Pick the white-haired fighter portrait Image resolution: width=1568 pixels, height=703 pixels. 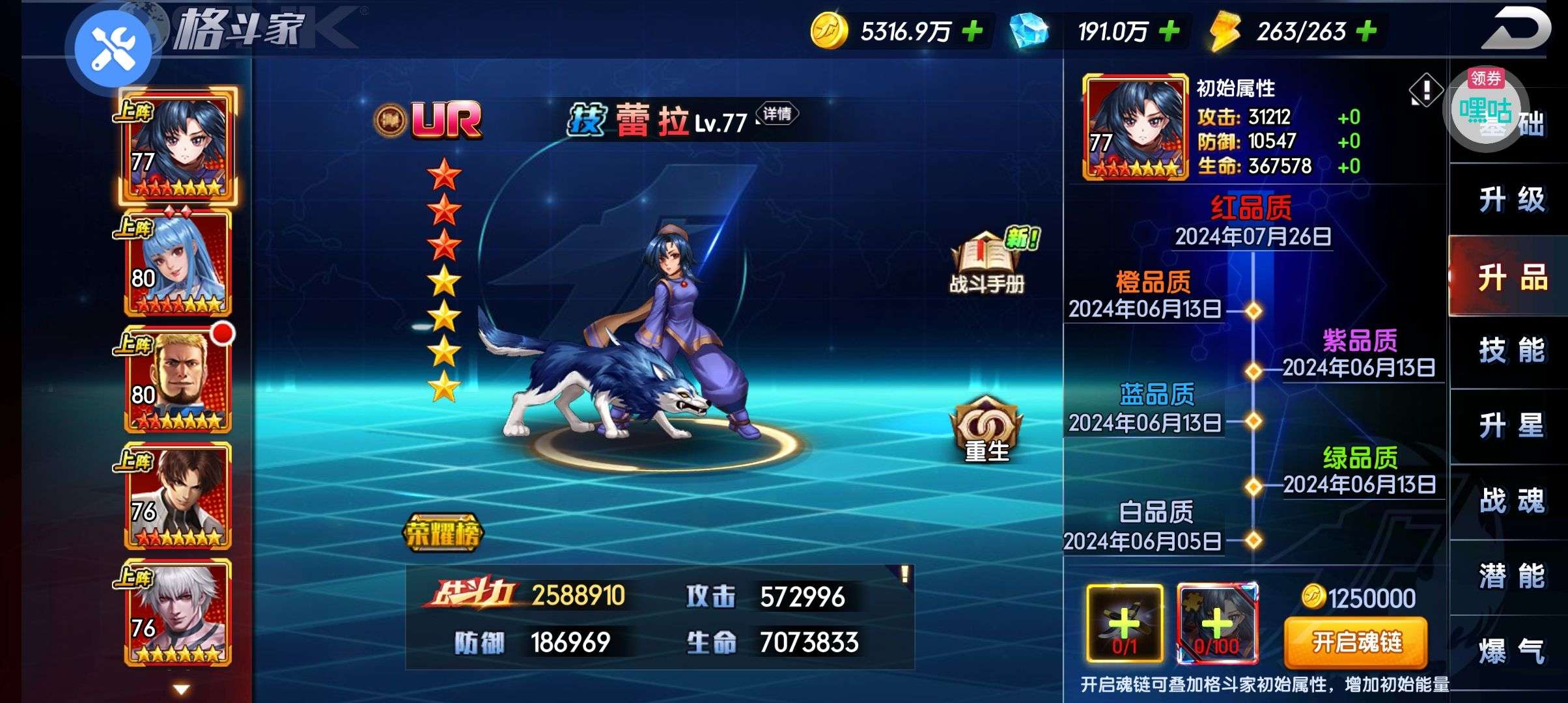[x=178, y=613]
